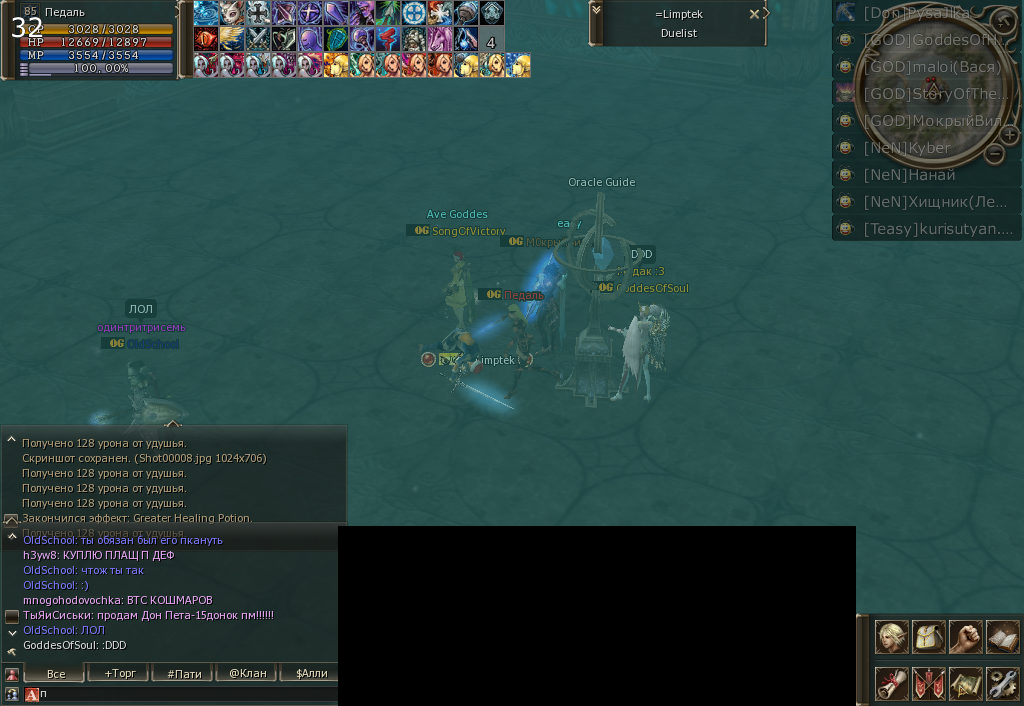Zoom in the minimap radar
The image size is (1024, 706).
[1010, 135]
